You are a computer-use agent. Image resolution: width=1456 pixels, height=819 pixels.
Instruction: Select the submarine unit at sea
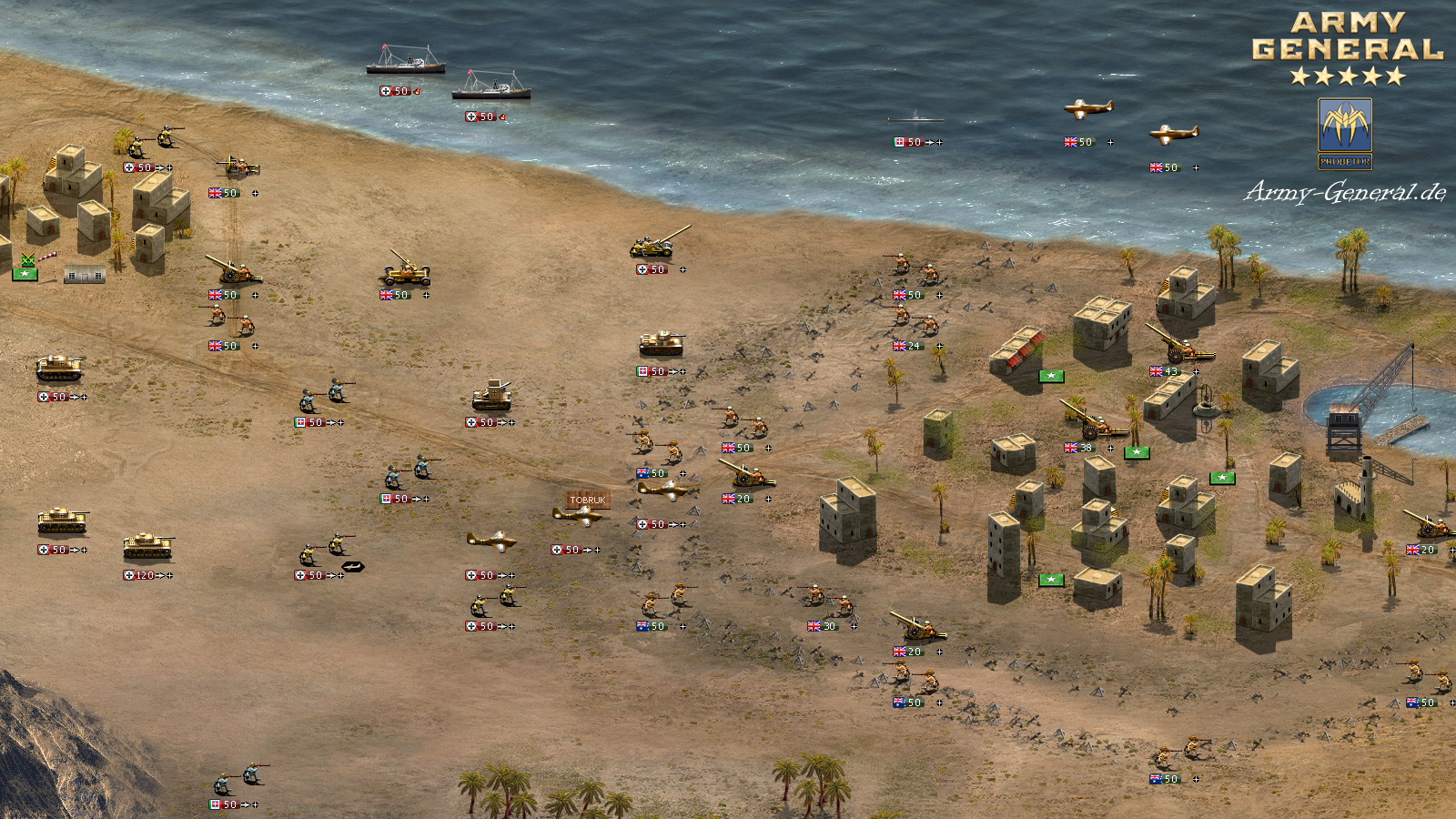(915, 119)
